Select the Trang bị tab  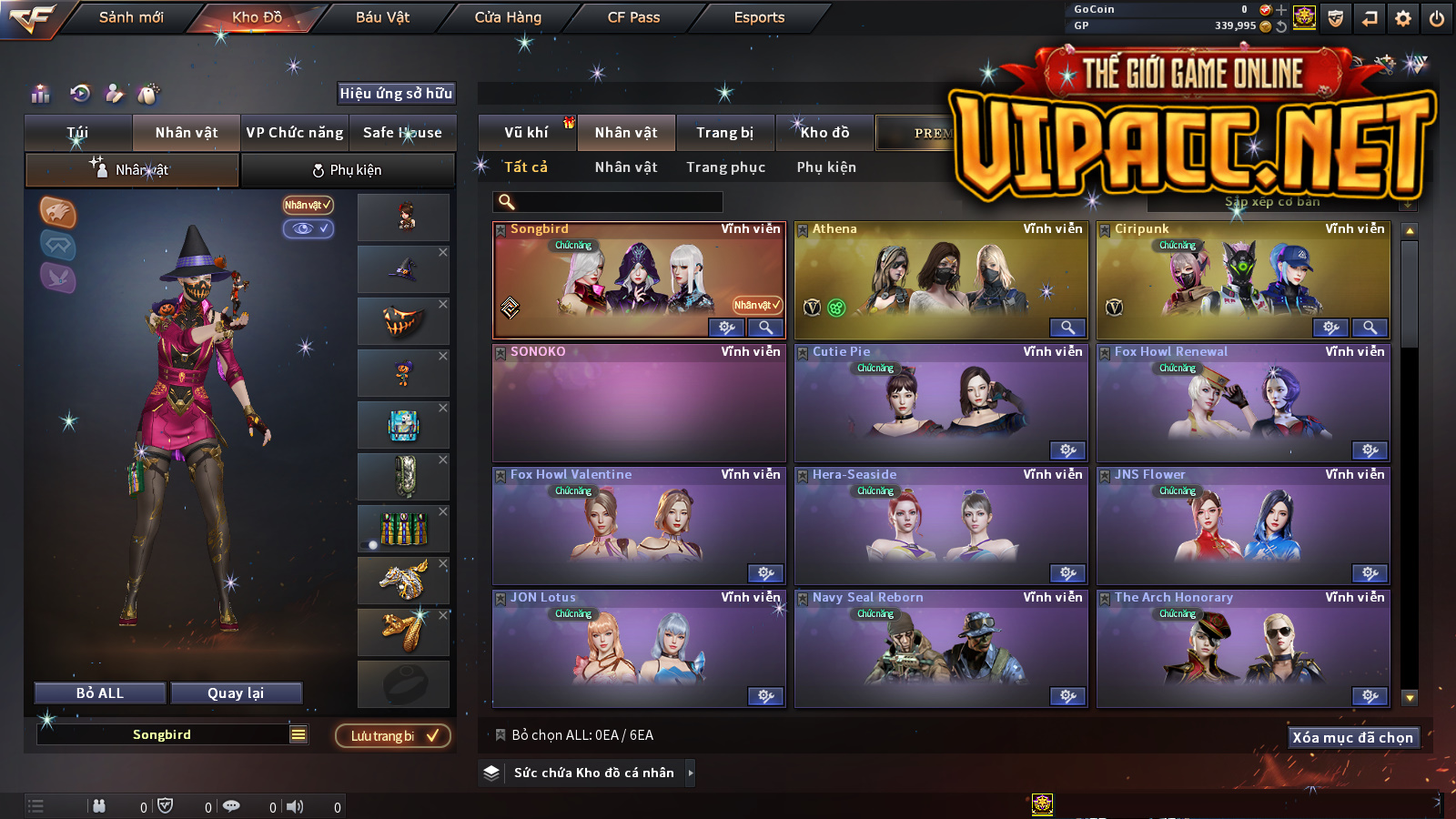(x=724, y=133)
